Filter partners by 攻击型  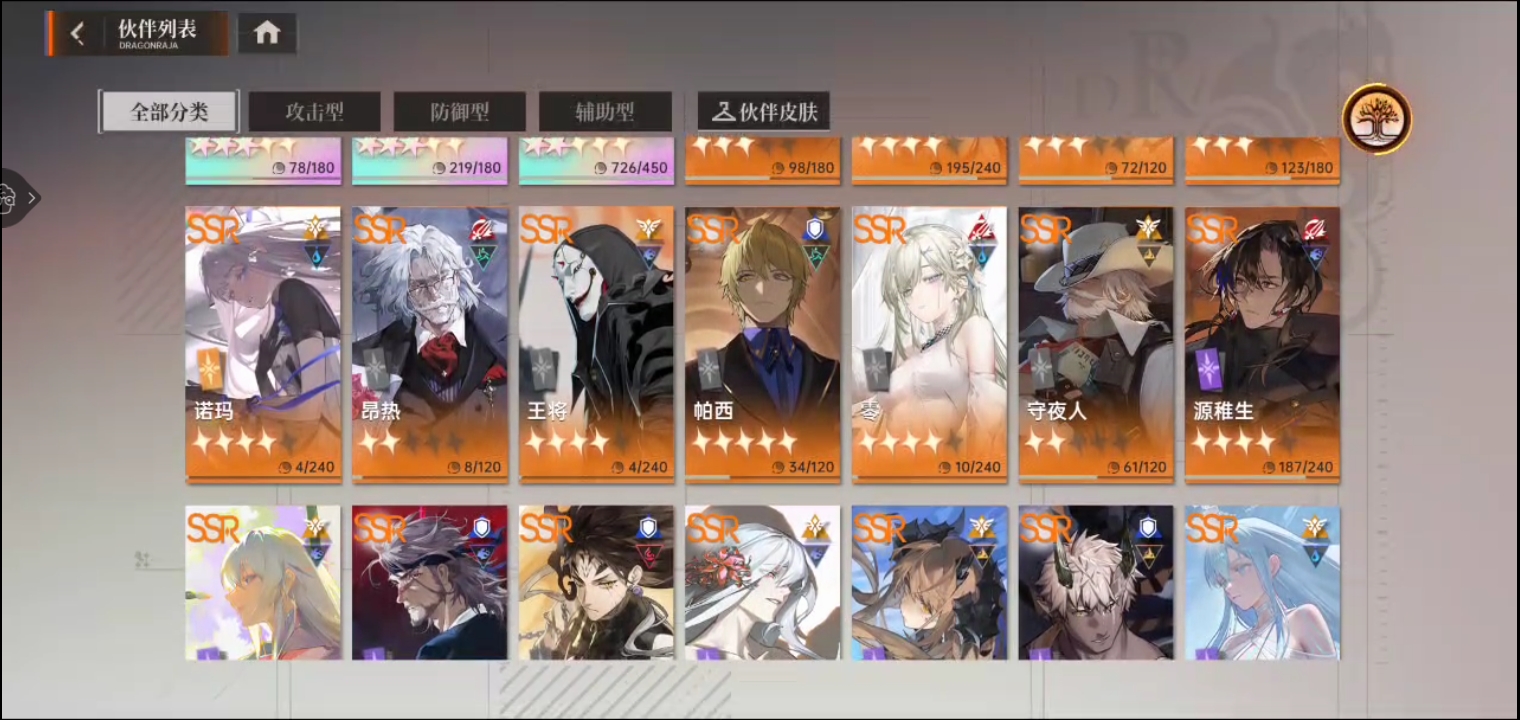pyautogui.click(x=314, y=112)
